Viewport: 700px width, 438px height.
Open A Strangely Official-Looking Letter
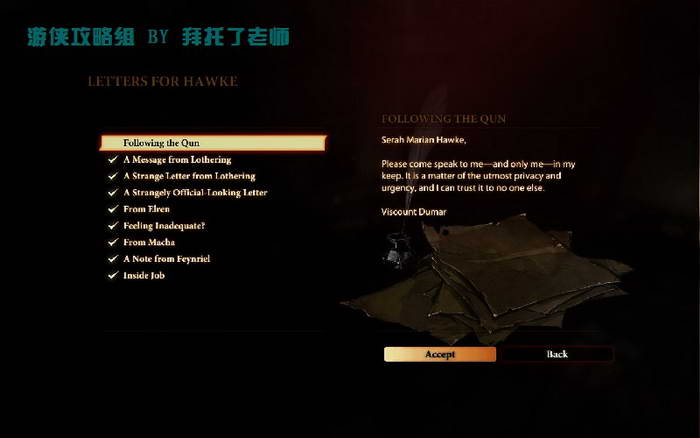point(195,192)
